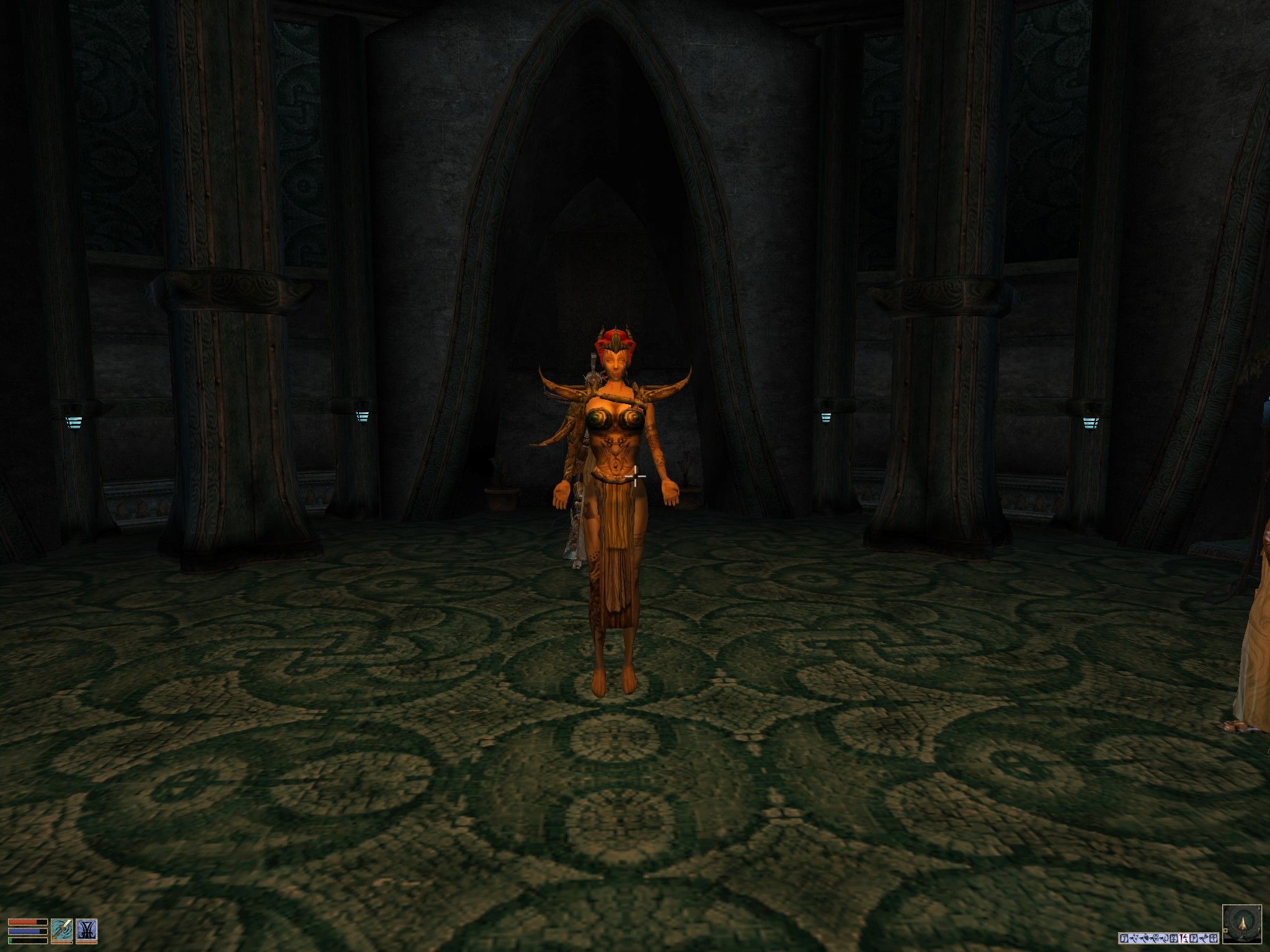
Task: Click the weapon condition bar under the dagger icon
Action: coord(62,943)
